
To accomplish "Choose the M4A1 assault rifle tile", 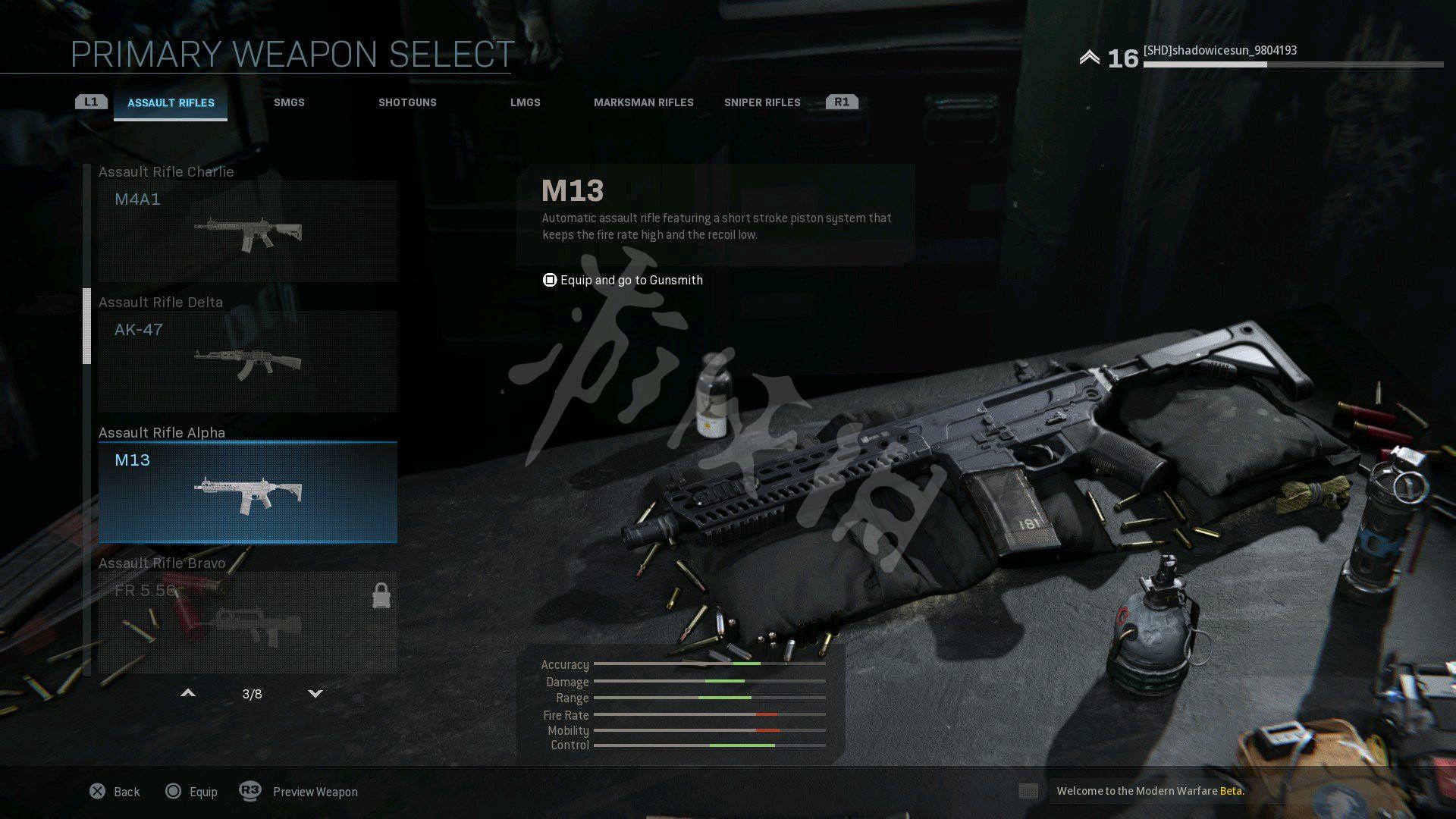I will pos(247,231).
